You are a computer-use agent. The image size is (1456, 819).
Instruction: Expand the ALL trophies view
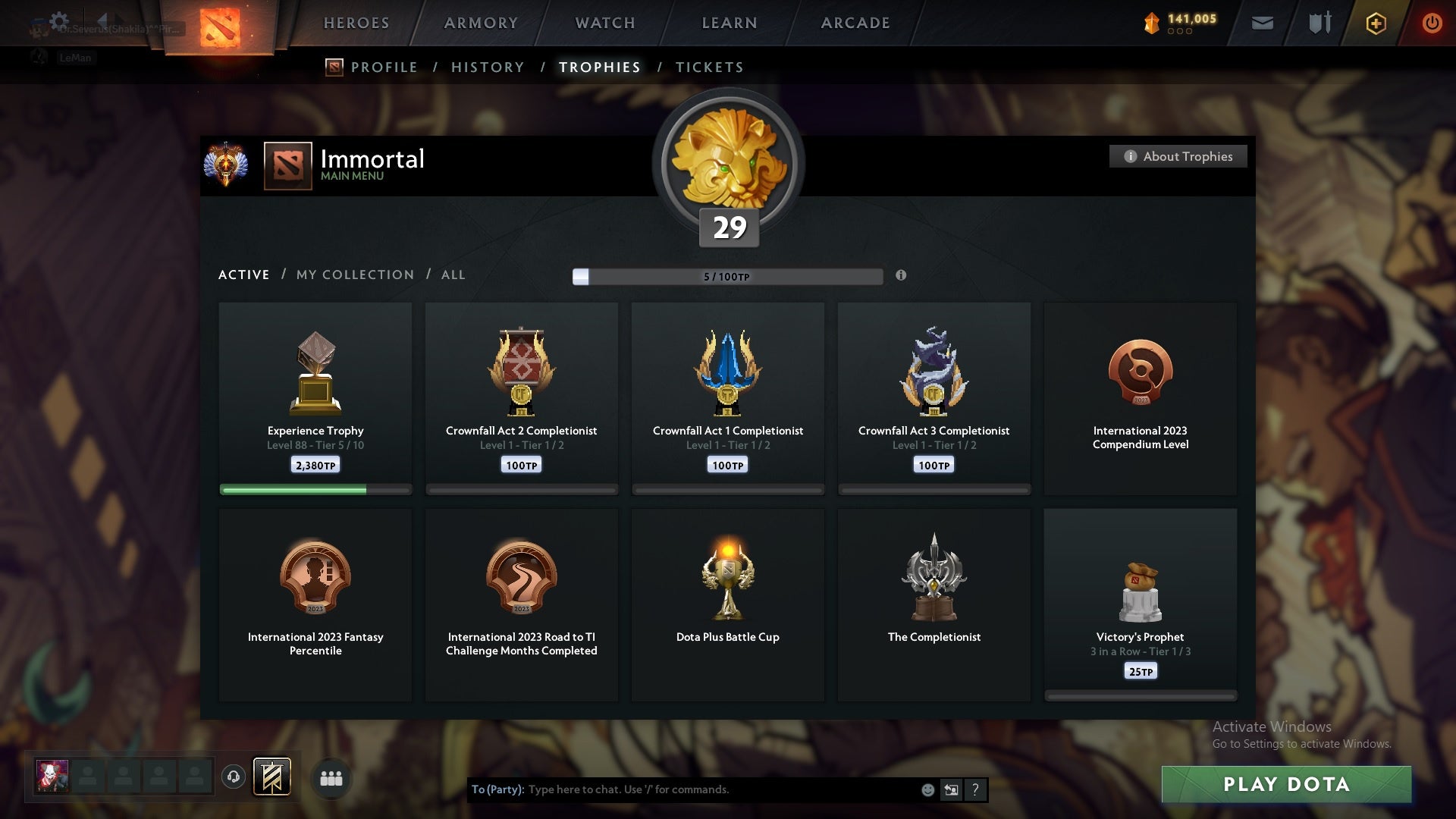453,275
